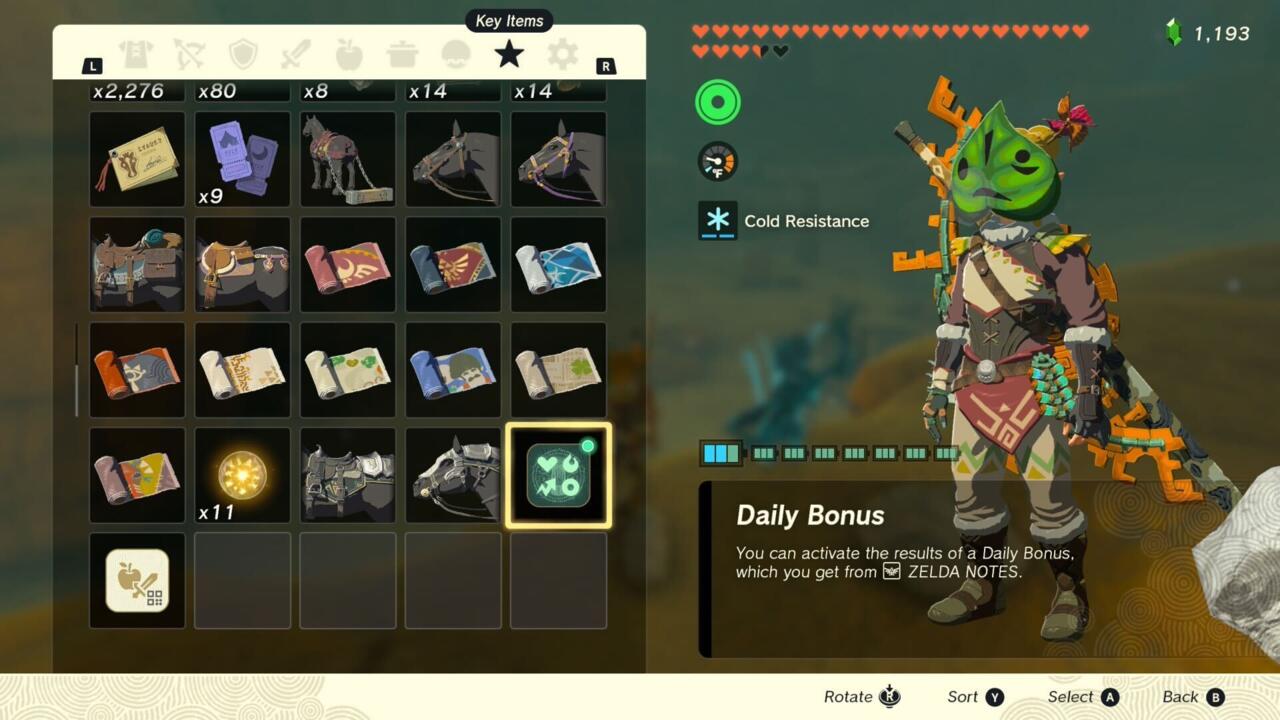1280x720 pixels.
Task: Open the food cooking pot tab
Action: [403, 54]
